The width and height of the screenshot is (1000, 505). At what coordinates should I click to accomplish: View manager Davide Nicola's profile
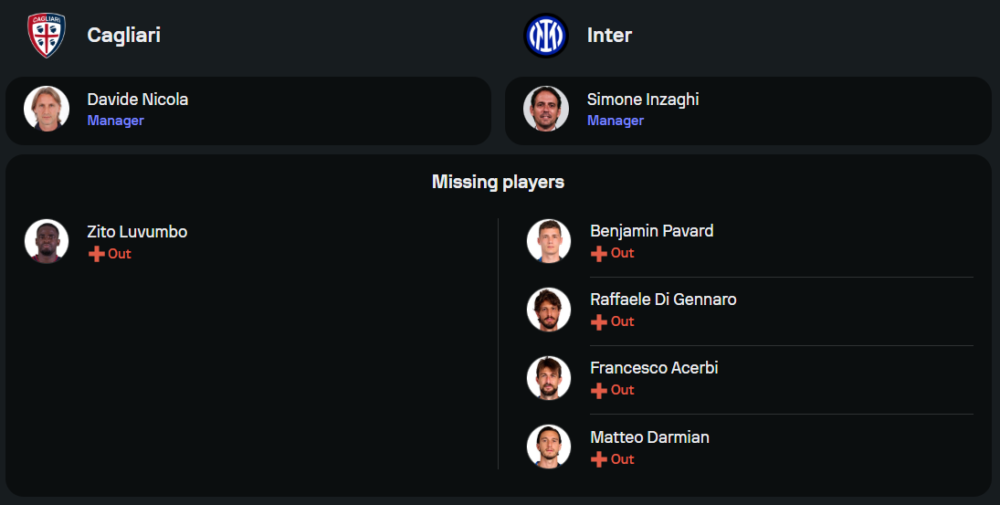pyautogui.click(x=137, y=100)
